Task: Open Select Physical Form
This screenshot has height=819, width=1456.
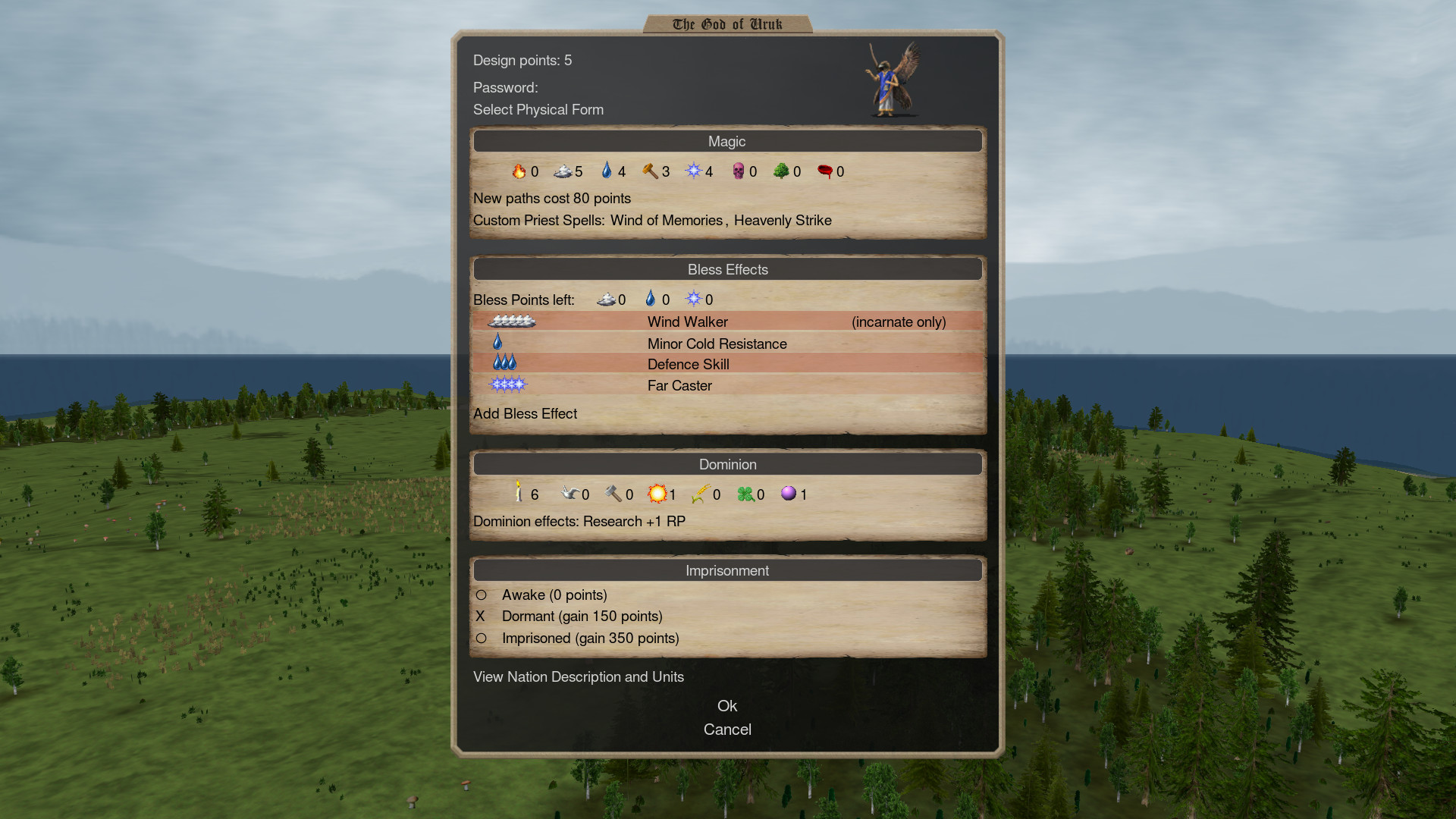Action: click(538, 109)
